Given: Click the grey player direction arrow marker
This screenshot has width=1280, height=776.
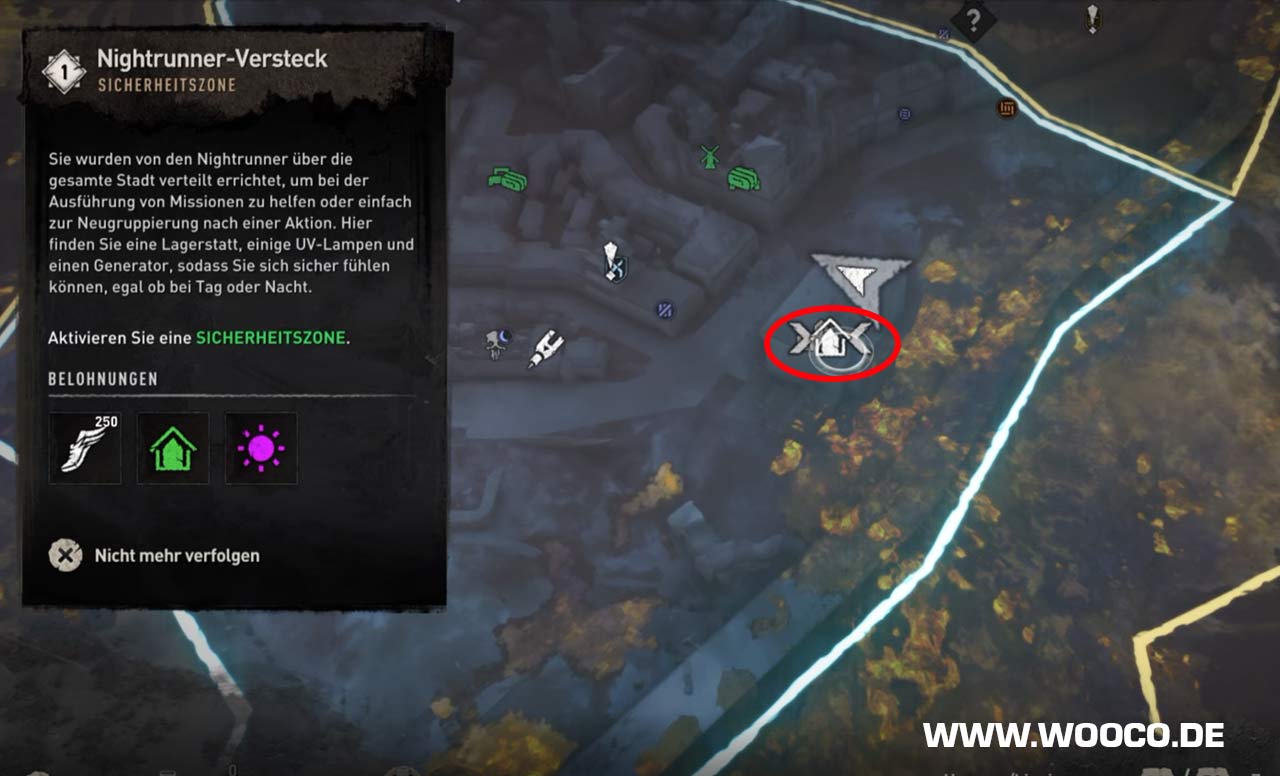Looking at the screenshot, I should tap(860, 274).
